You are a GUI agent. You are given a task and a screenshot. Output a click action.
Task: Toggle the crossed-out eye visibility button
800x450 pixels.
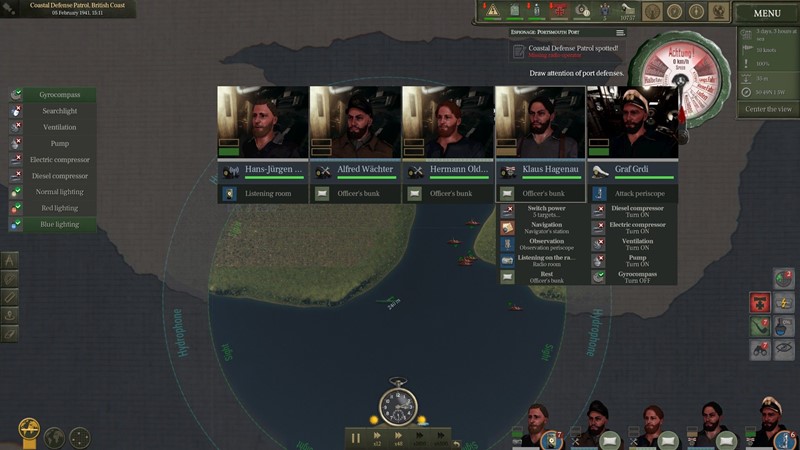pos(785,350)
